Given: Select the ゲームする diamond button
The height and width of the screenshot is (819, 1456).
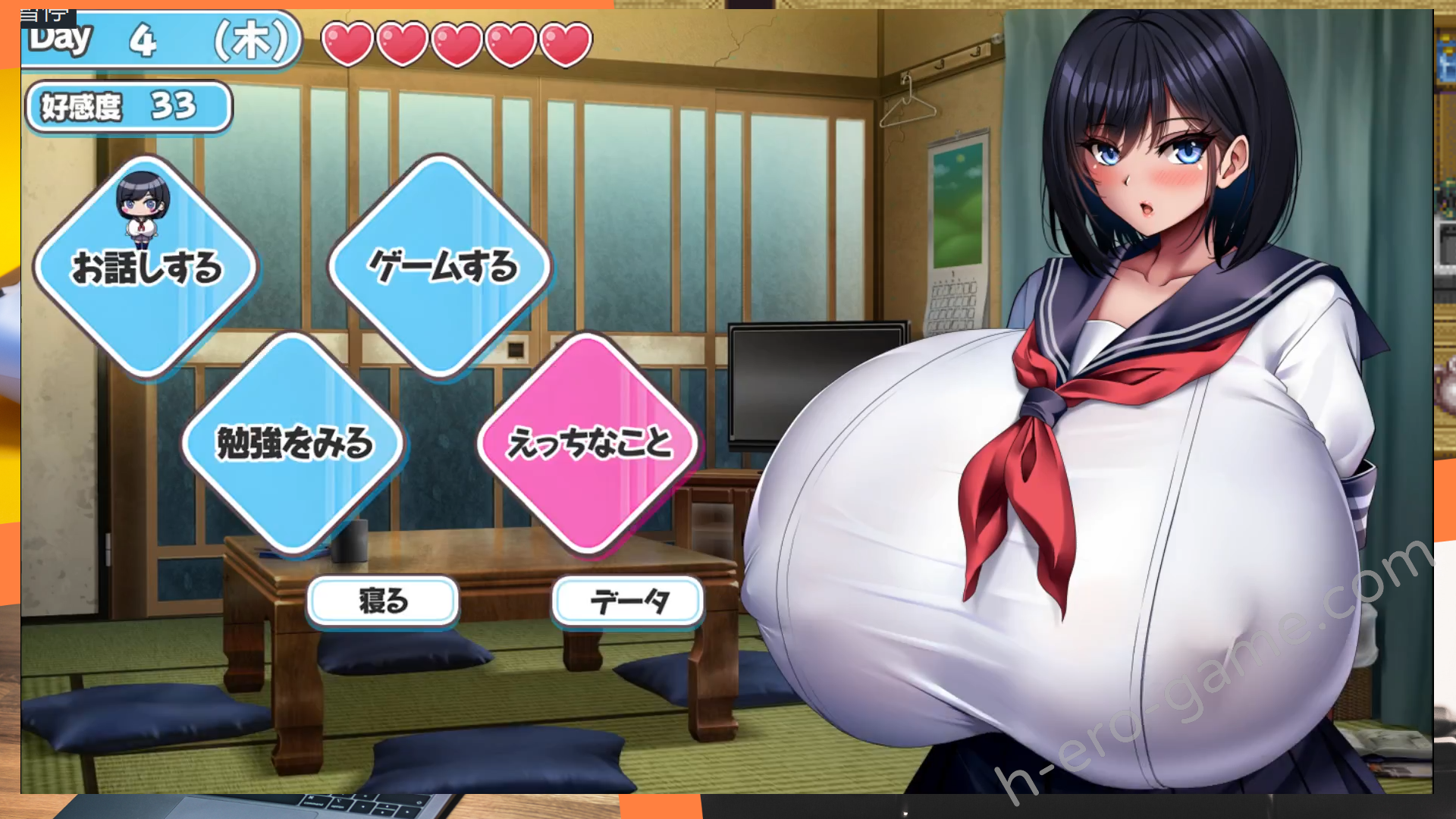Looking at the screenshot, I should click(441, 266).
